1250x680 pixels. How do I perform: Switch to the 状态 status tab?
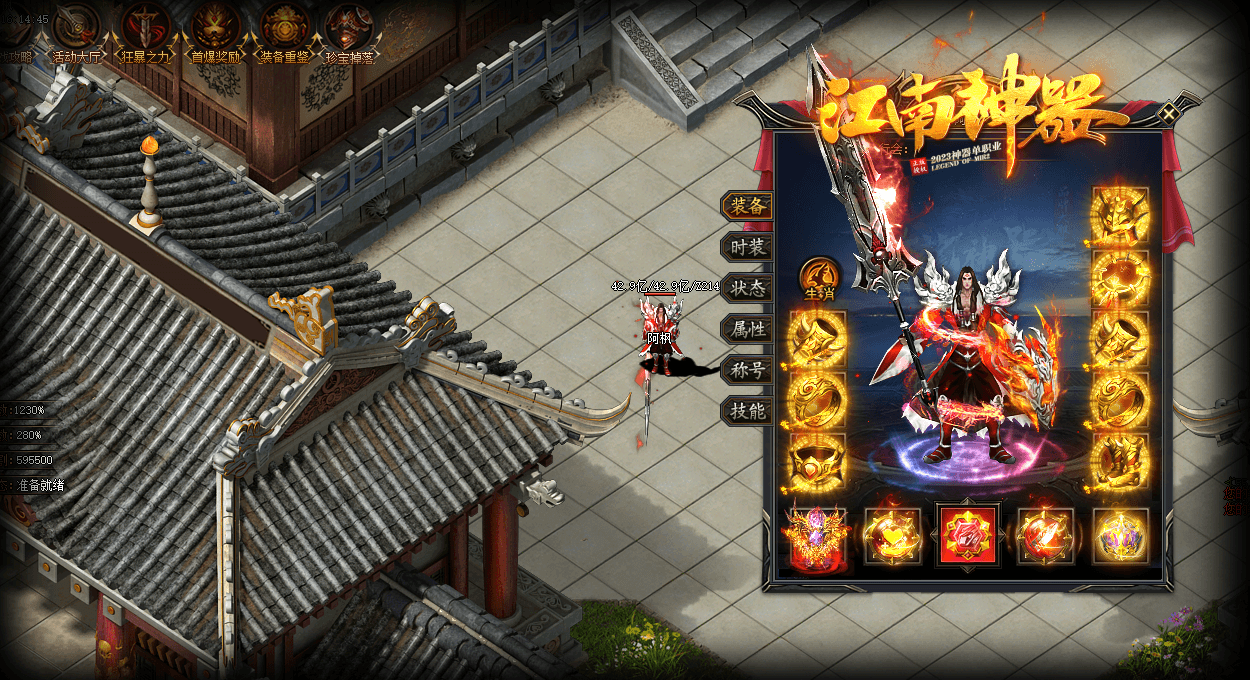[747, 288]
